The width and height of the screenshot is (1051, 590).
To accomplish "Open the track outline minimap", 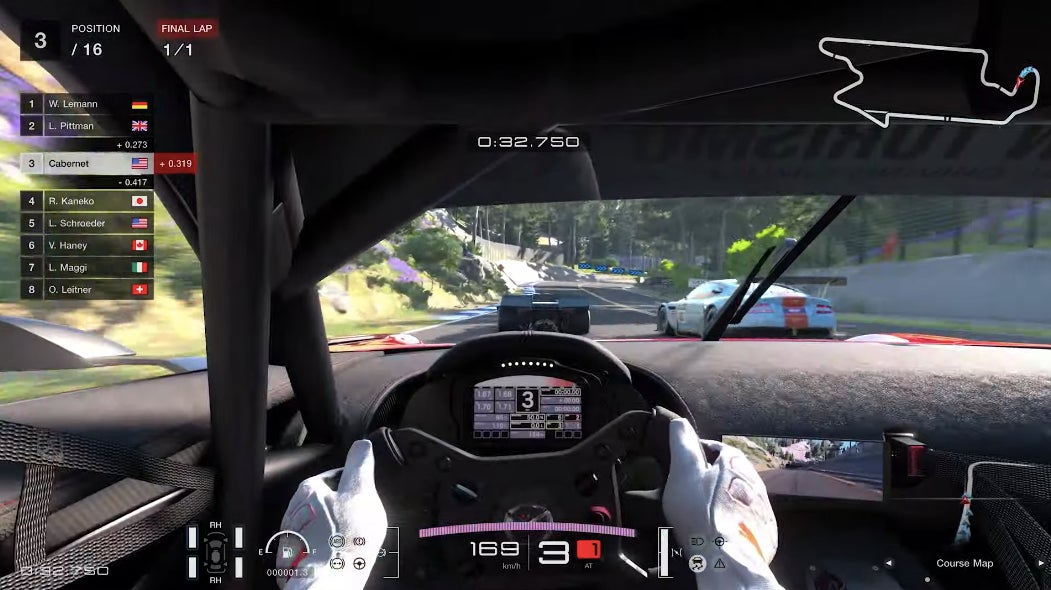I will [929, 82].
